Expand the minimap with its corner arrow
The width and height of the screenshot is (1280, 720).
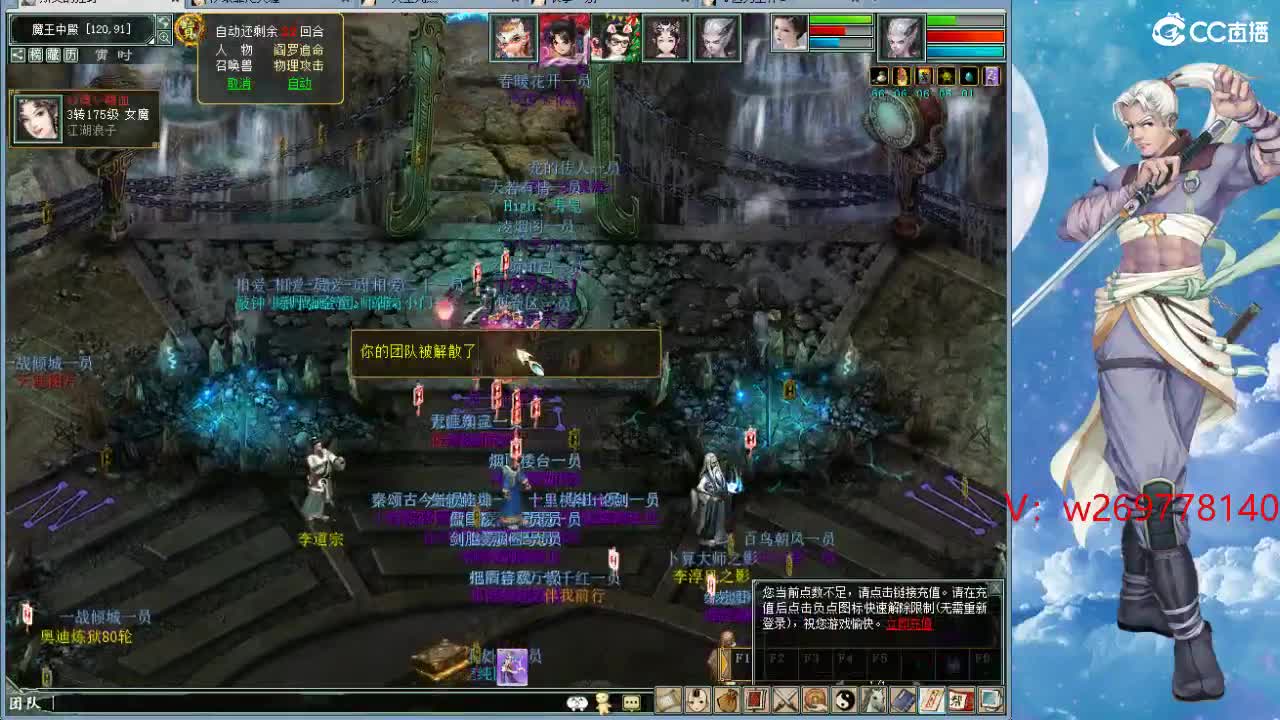[148, 40]
